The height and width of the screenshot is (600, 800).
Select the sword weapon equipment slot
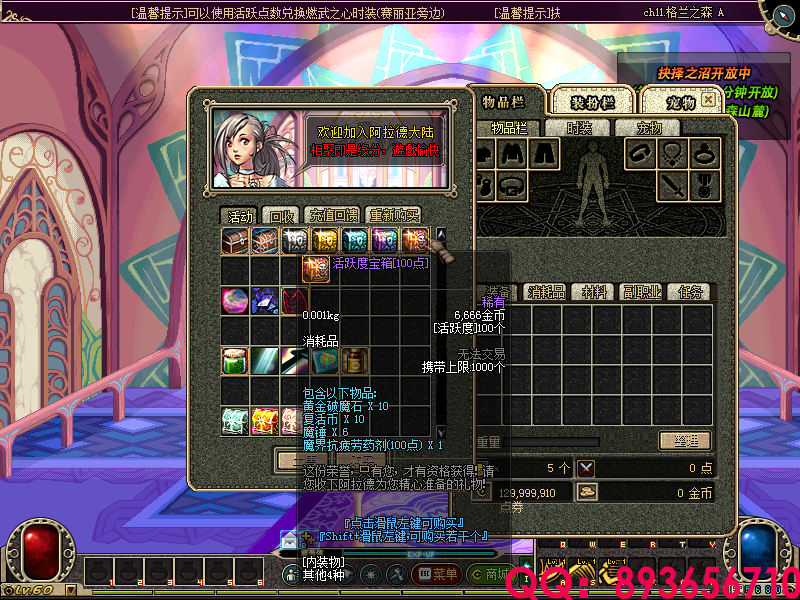(x=676, y=185)
